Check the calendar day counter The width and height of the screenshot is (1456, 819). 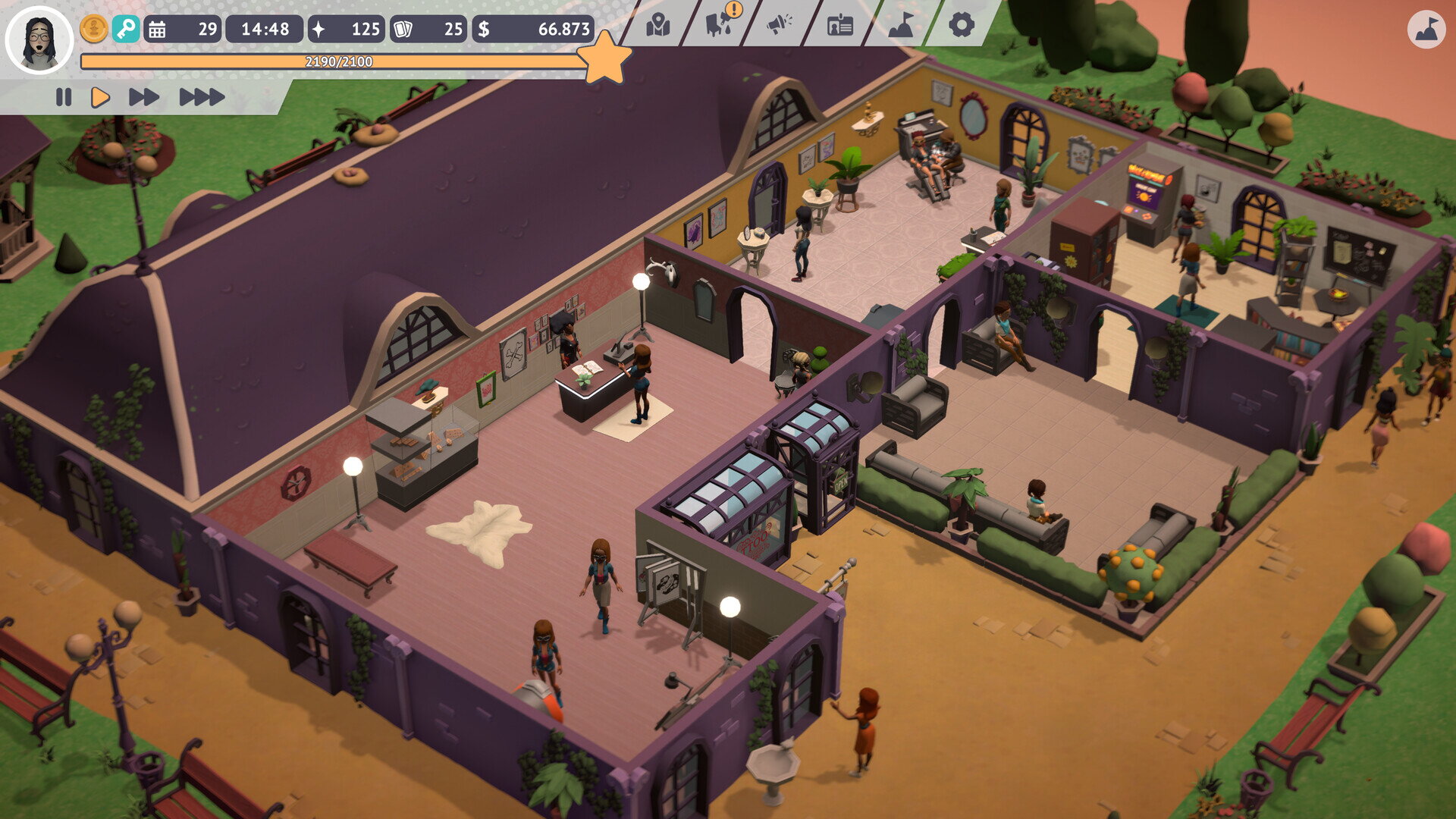click(183, 30)
